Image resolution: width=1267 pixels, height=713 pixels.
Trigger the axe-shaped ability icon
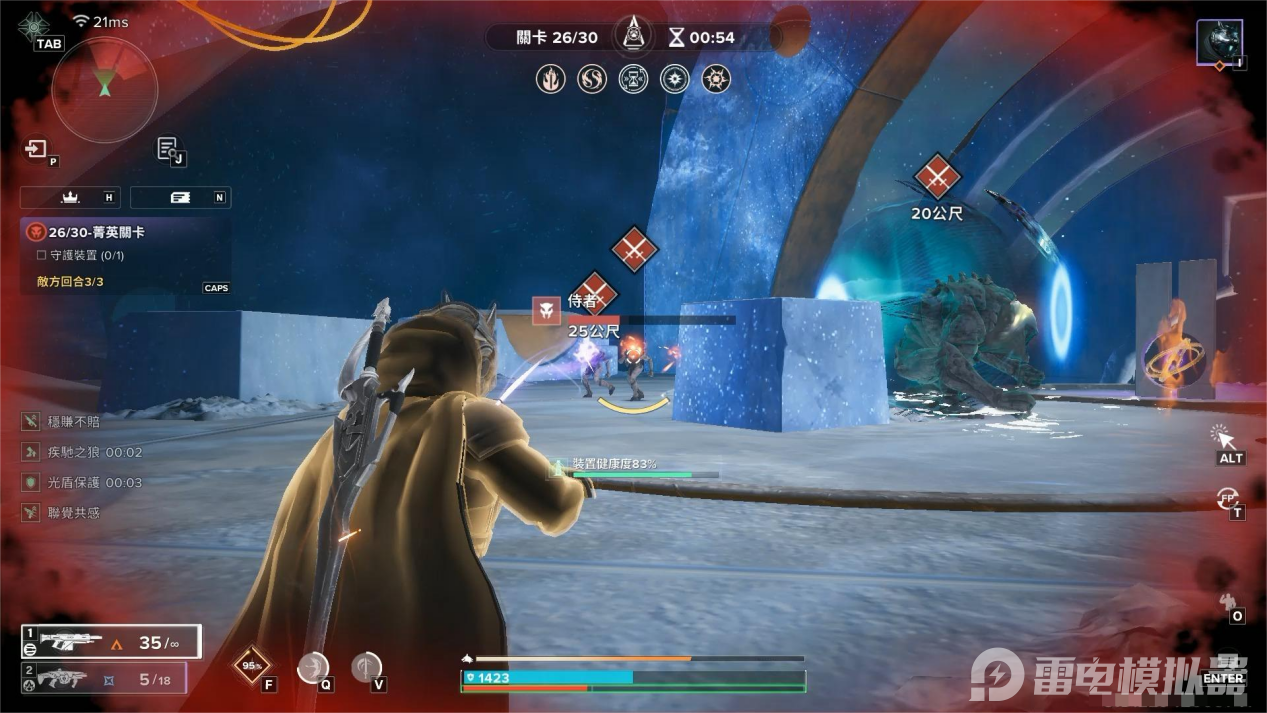(366, 666)
